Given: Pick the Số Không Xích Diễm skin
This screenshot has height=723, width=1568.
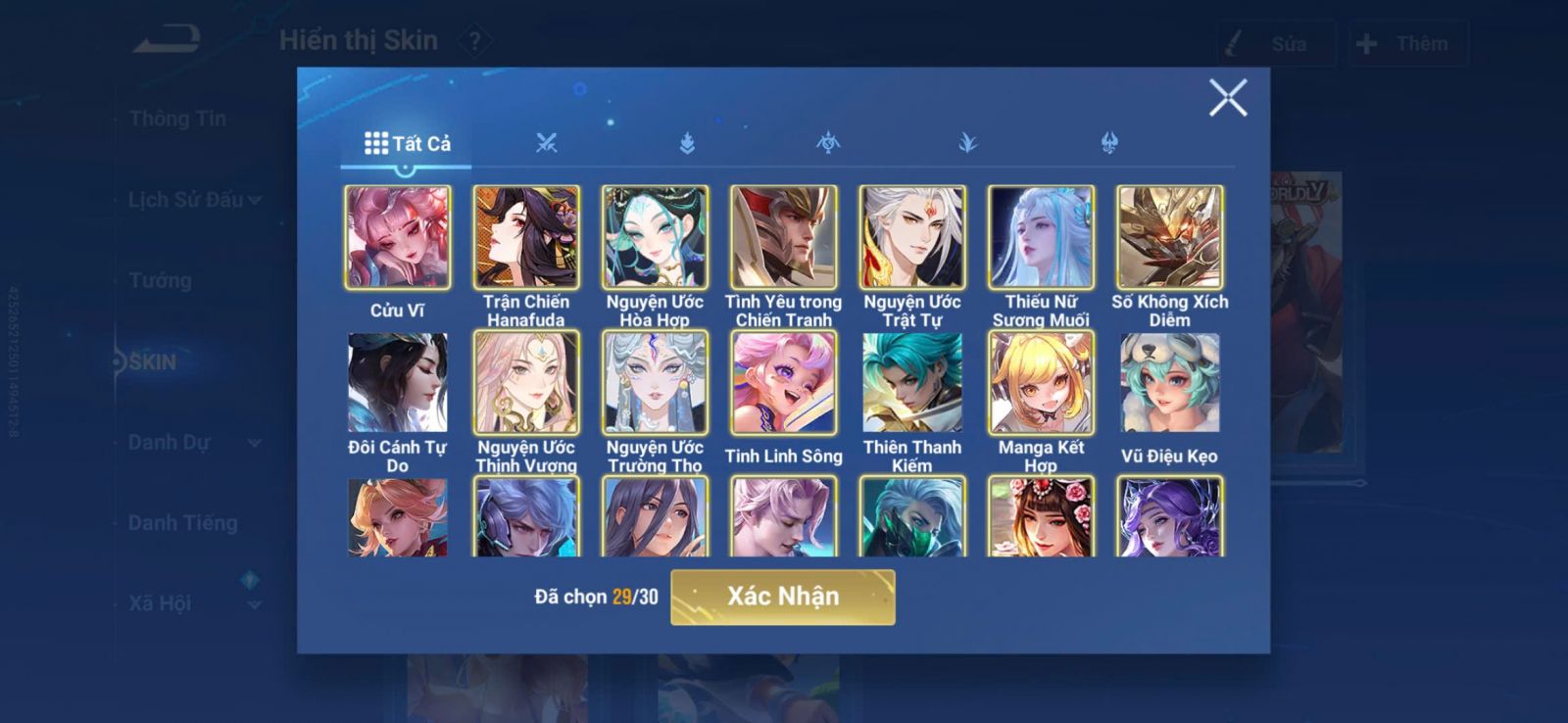Looking at the screenshot, I should (x=1170, y=238).
